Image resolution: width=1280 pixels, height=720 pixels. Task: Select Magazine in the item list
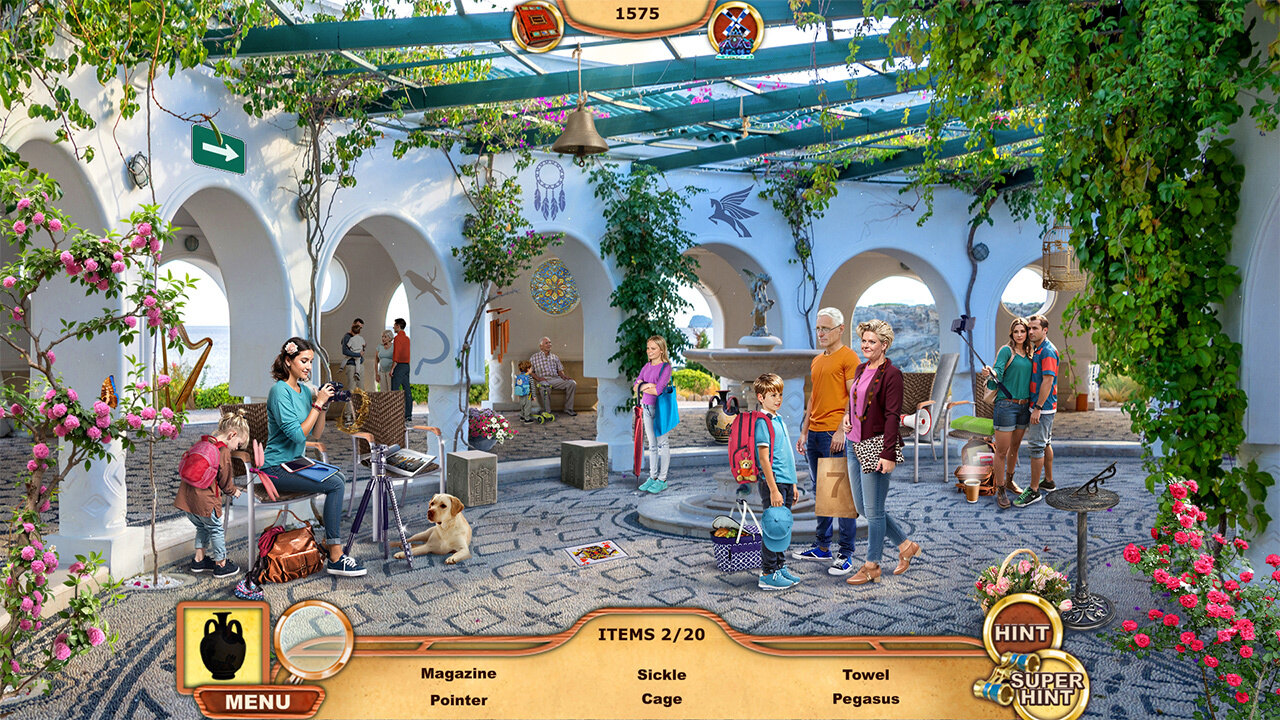[458, 674]
